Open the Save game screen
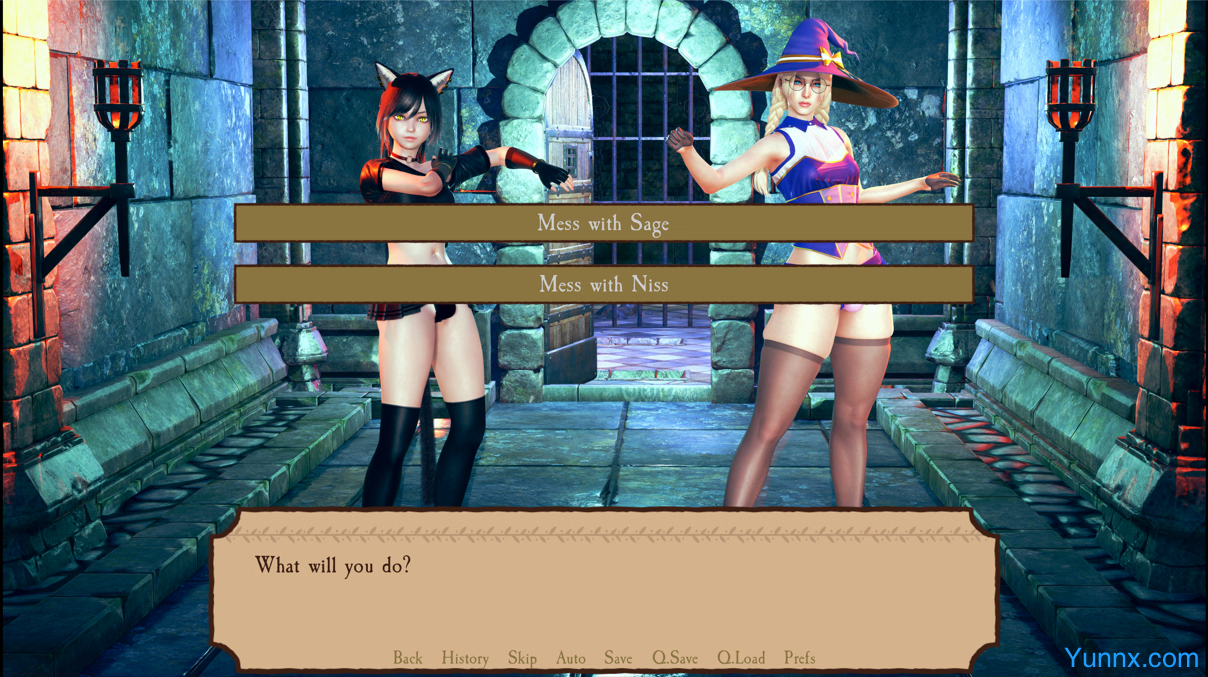Viewport: 1208px width, 677px height. click(618, 658)
